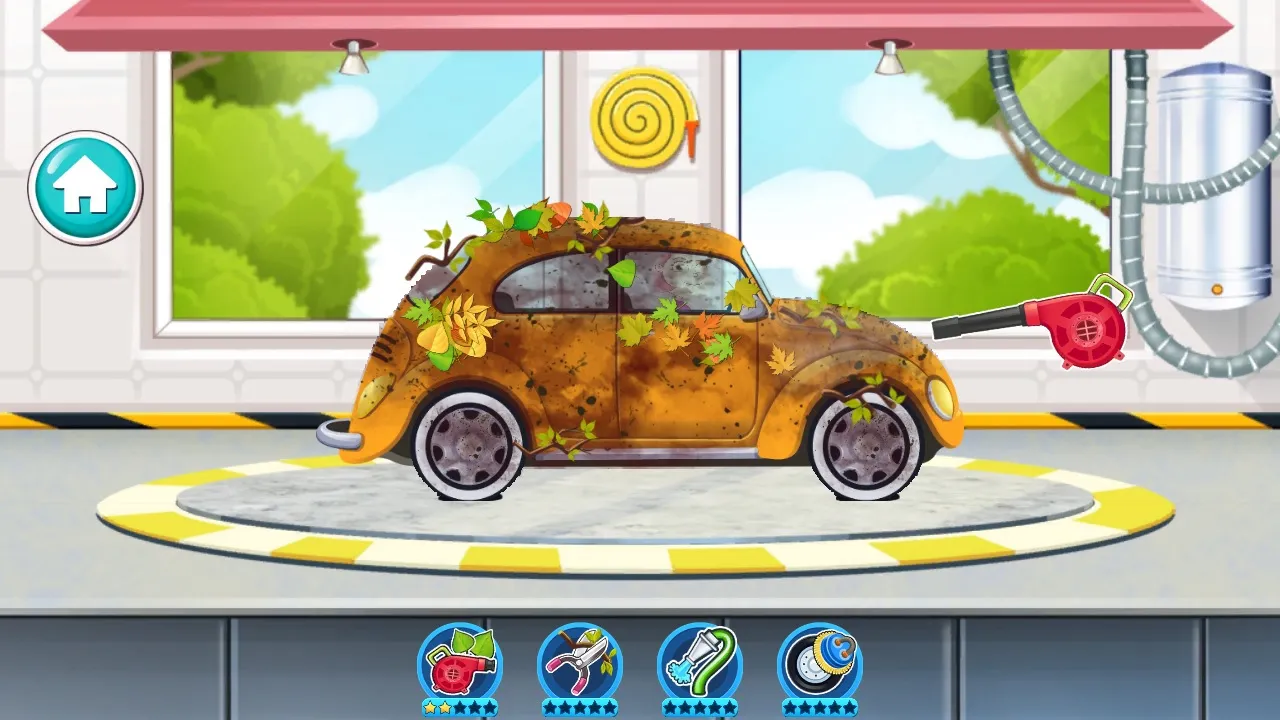The image size is (1280, 720).
Task: Tap the Home button
Action: click(x=85, y=188)
